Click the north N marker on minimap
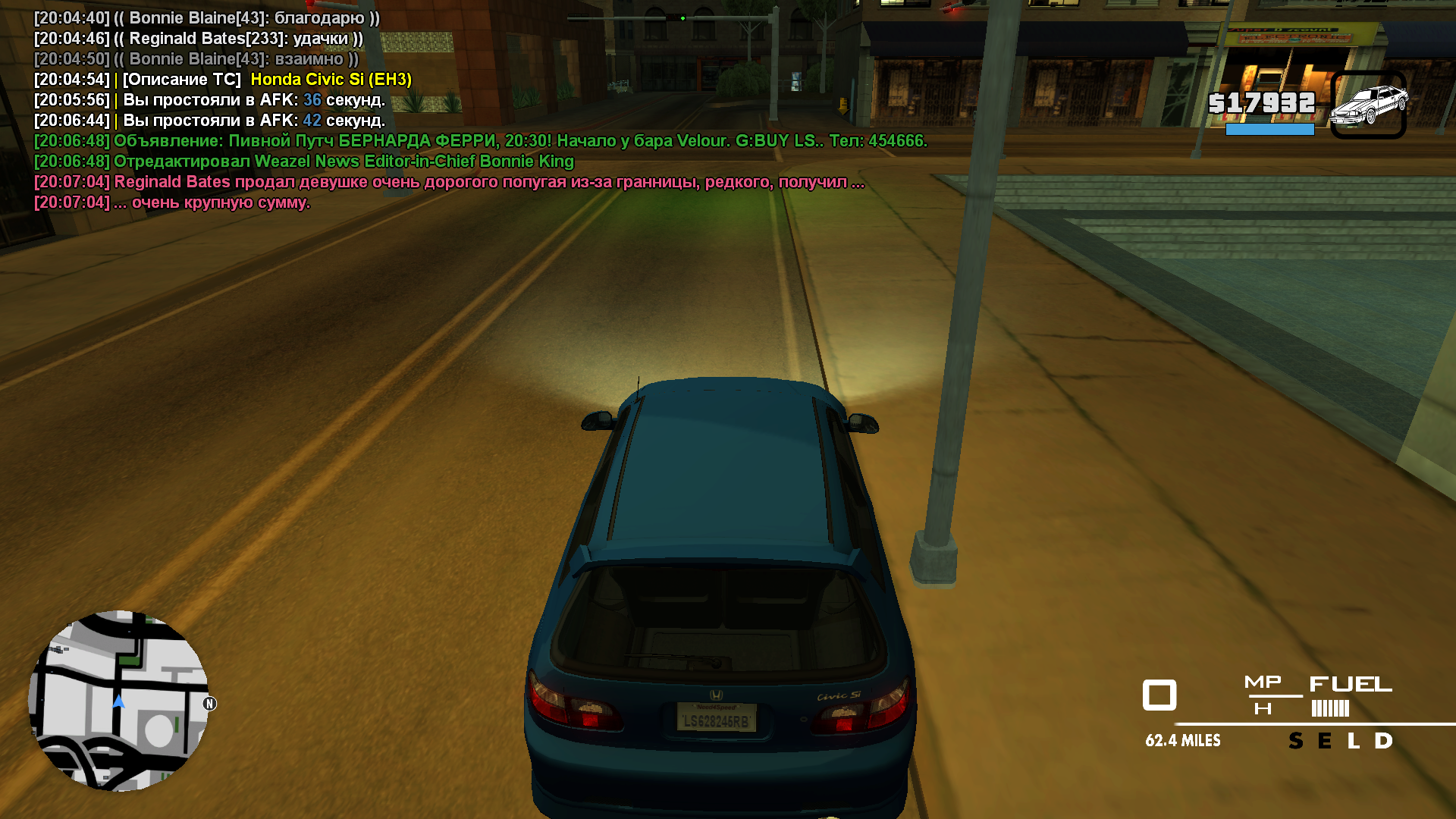The width and height of the screenshot is (1456, 819). 210,704
